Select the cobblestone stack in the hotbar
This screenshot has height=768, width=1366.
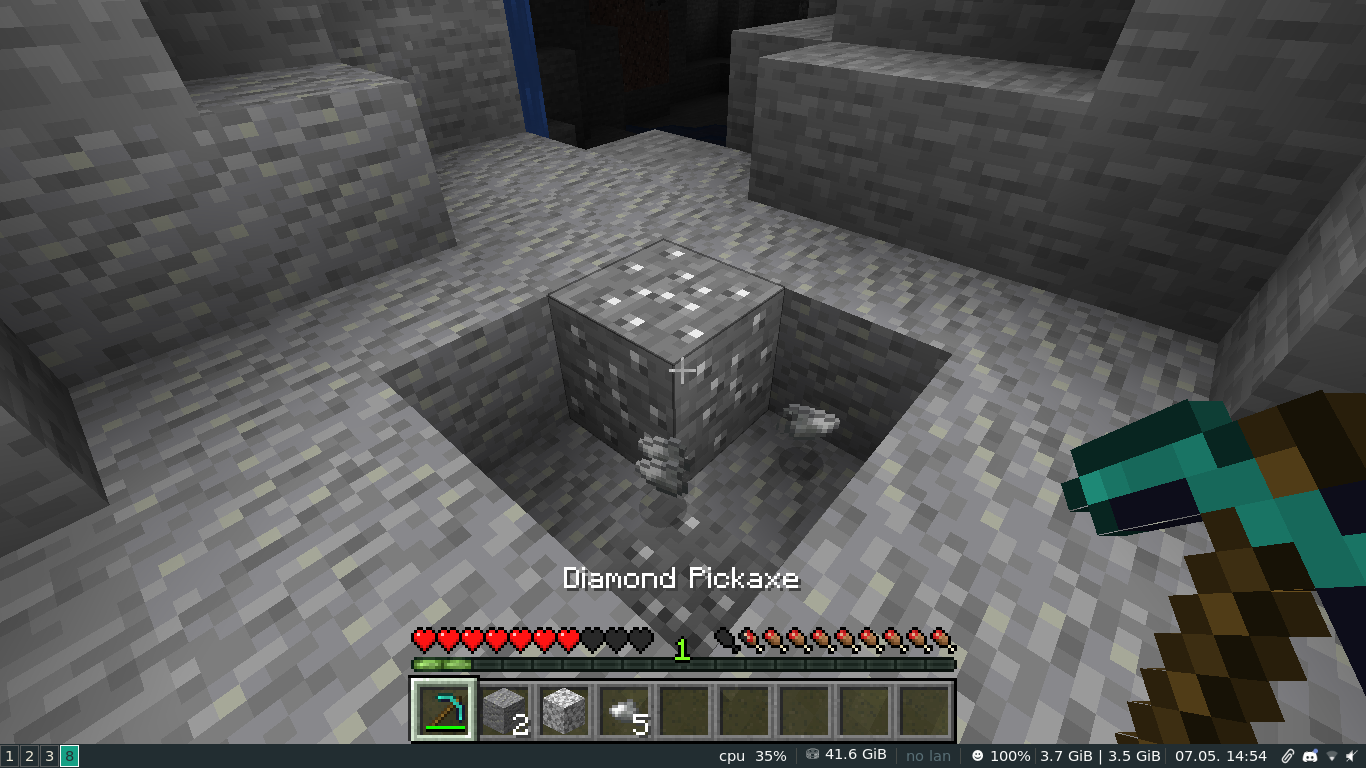click(506, 711)
